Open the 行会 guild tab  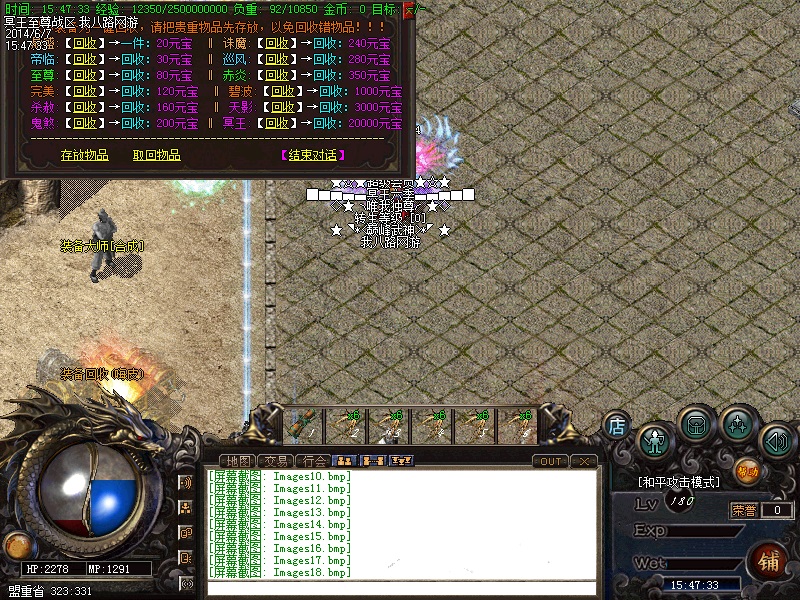click(314, 461)
